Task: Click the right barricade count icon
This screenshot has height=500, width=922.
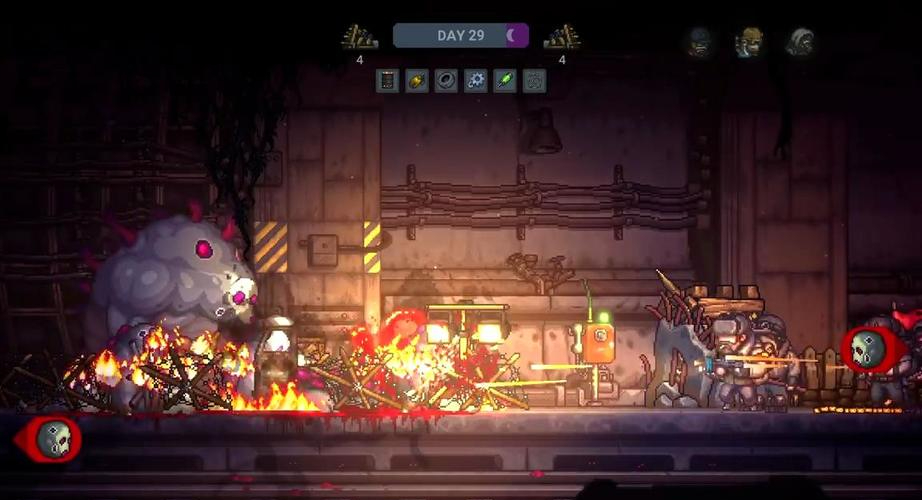Action: click(x=562, y=38)
